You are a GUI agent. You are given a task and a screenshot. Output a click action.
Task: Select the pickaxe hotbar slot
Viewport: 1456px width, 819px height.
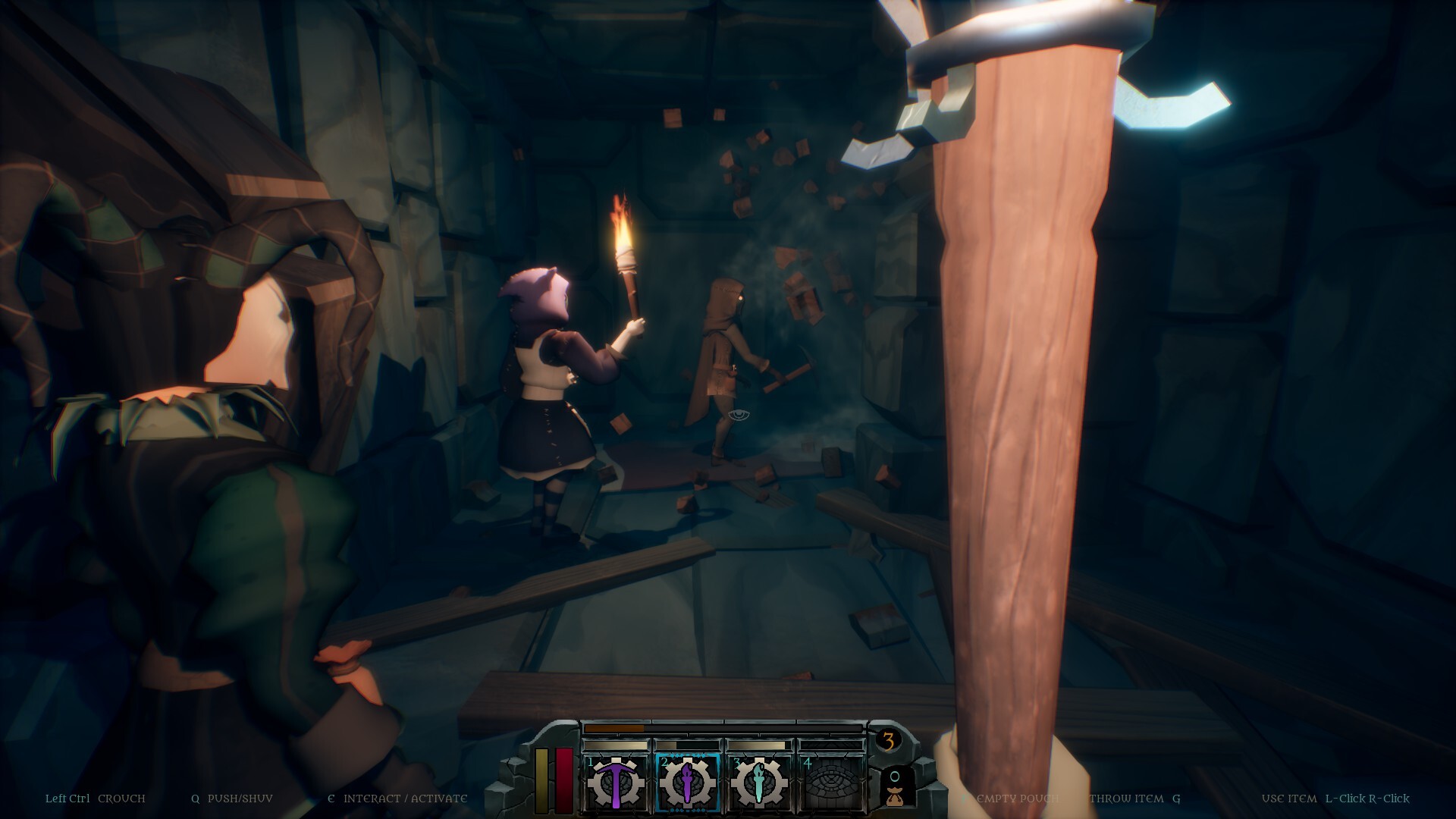coord(615,783)
